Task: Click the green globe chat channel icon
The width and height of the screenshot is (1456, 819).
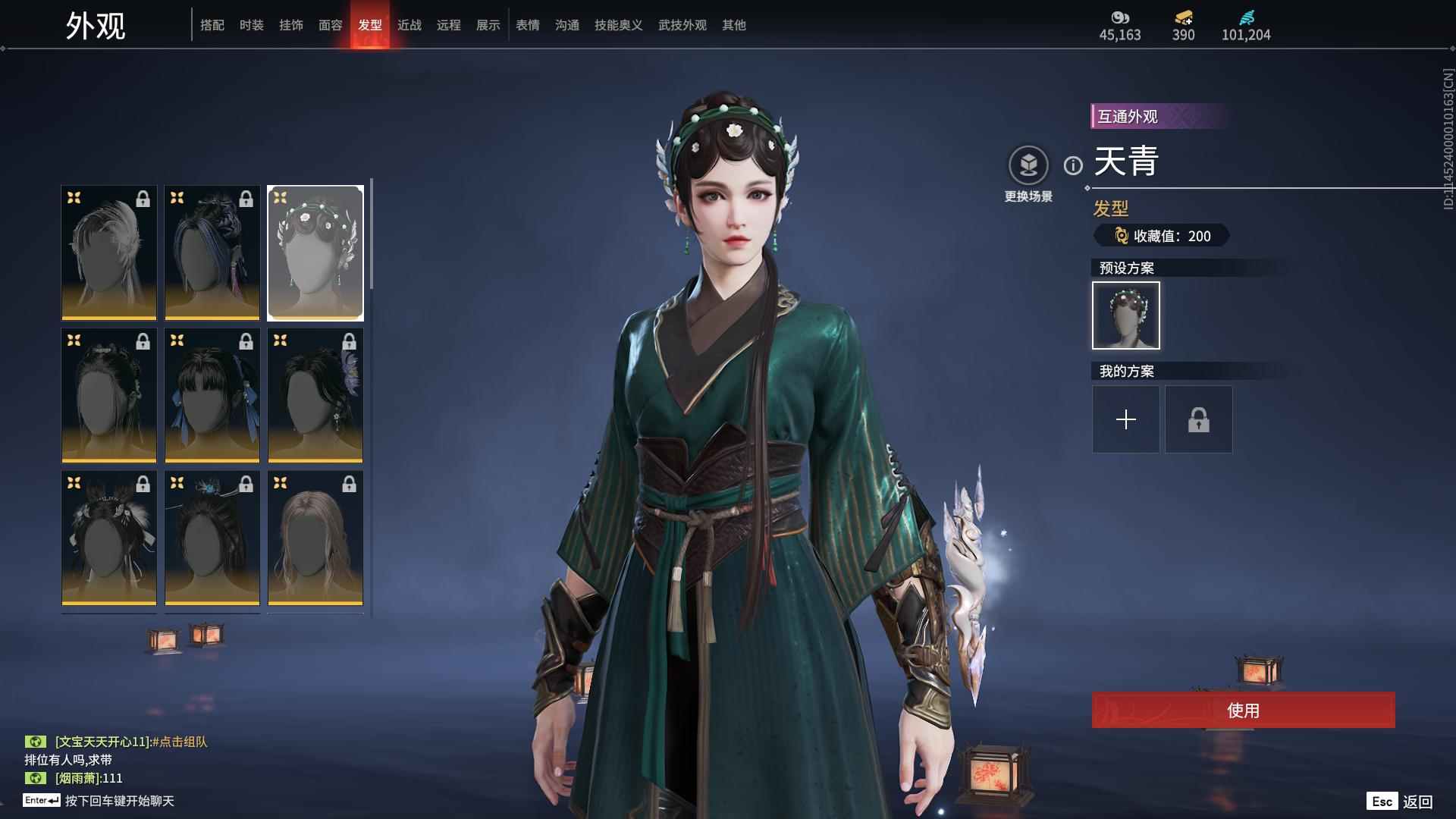Action: click(x=37, y=742)
